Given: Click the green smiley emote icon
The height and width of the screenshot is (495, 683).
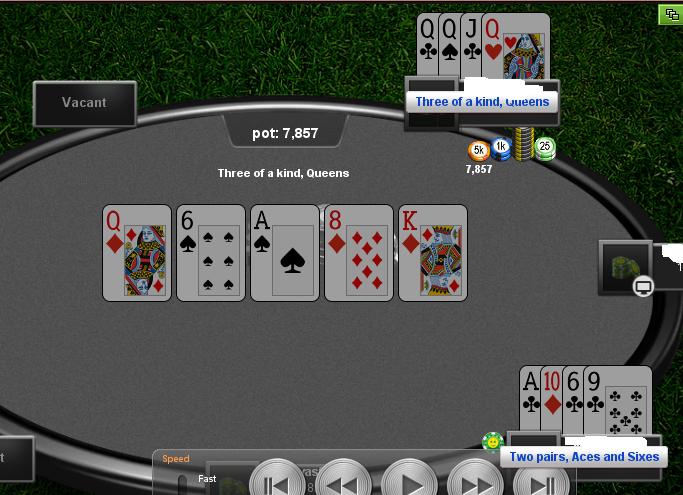Looking at the screenshot, I should (492, 441).
